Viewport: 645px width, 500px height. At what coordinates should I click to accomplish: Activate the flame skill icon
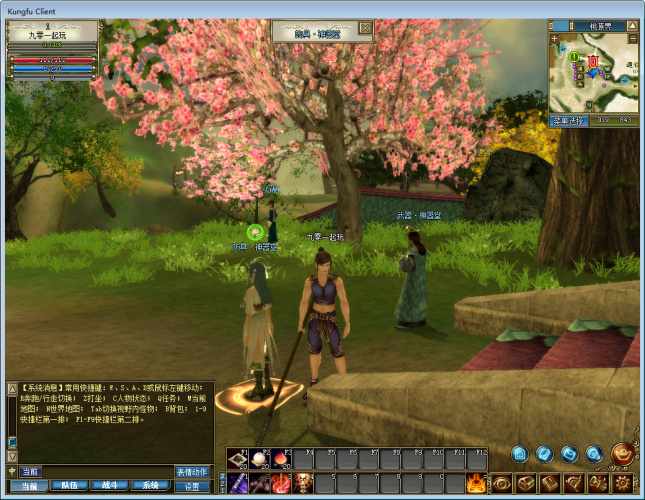coord(476,484)
